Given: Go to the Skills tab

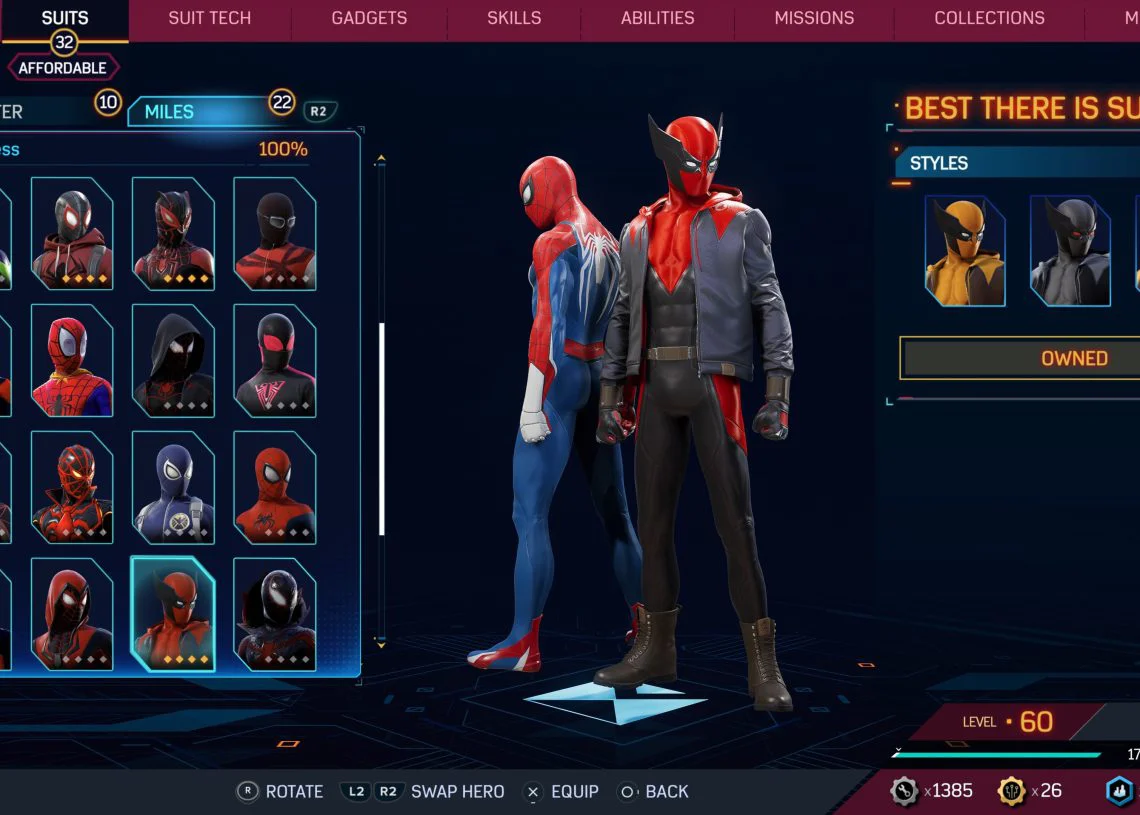Looking at the screenshot, I should click(514, 18).
